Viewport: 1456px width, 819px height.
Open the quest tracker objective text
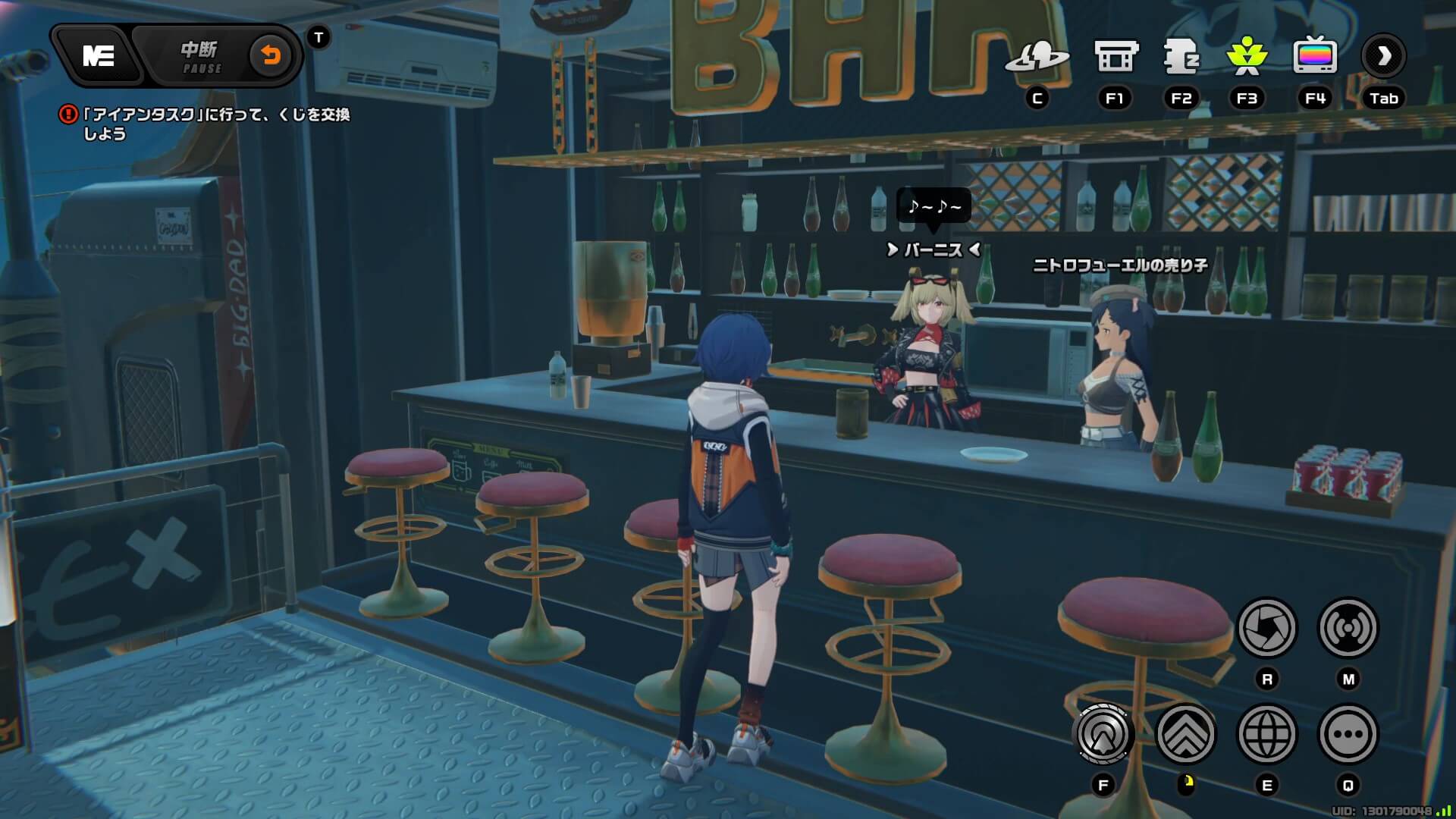[x=215, y=124]
